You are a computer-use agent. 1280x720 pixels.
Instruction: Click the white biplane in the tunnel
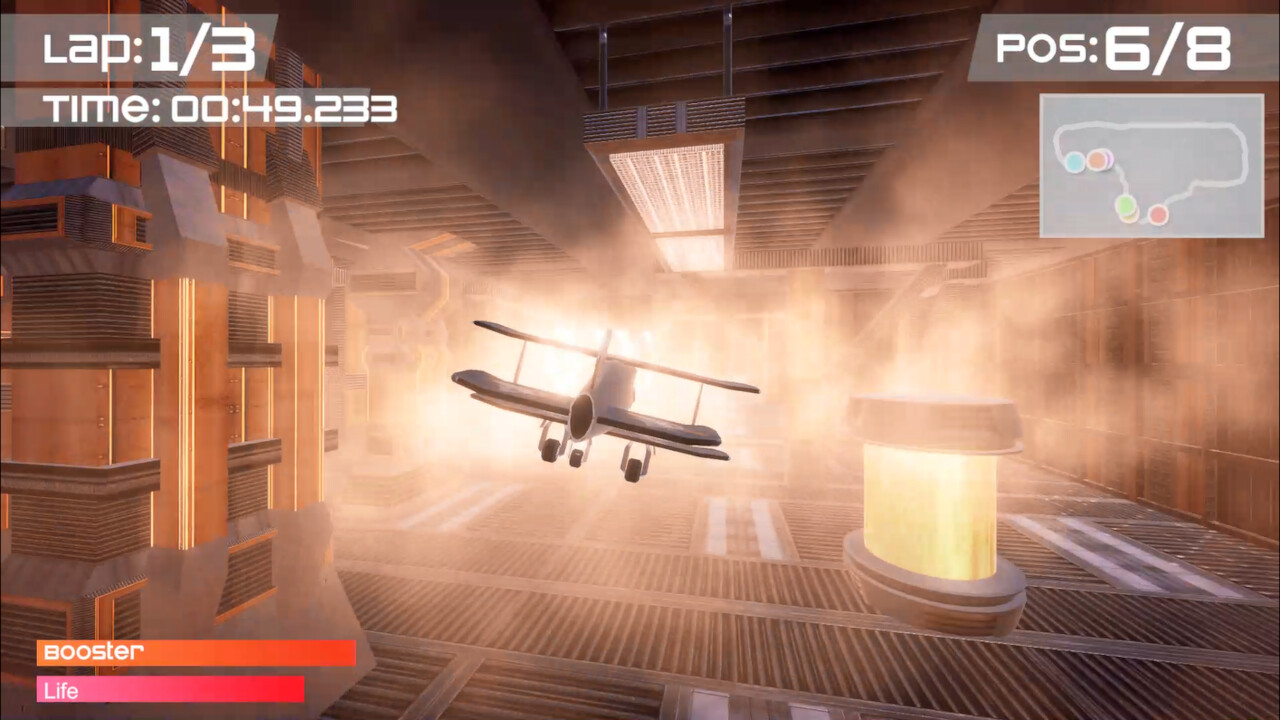600,400
